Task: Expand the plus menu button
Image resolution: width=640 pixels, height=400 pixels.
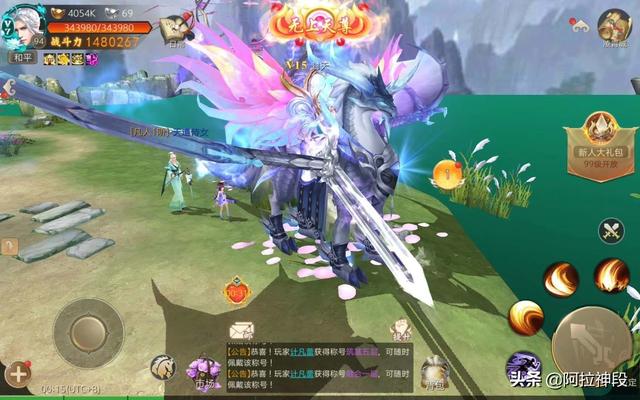Action: (x=18, y=375)
